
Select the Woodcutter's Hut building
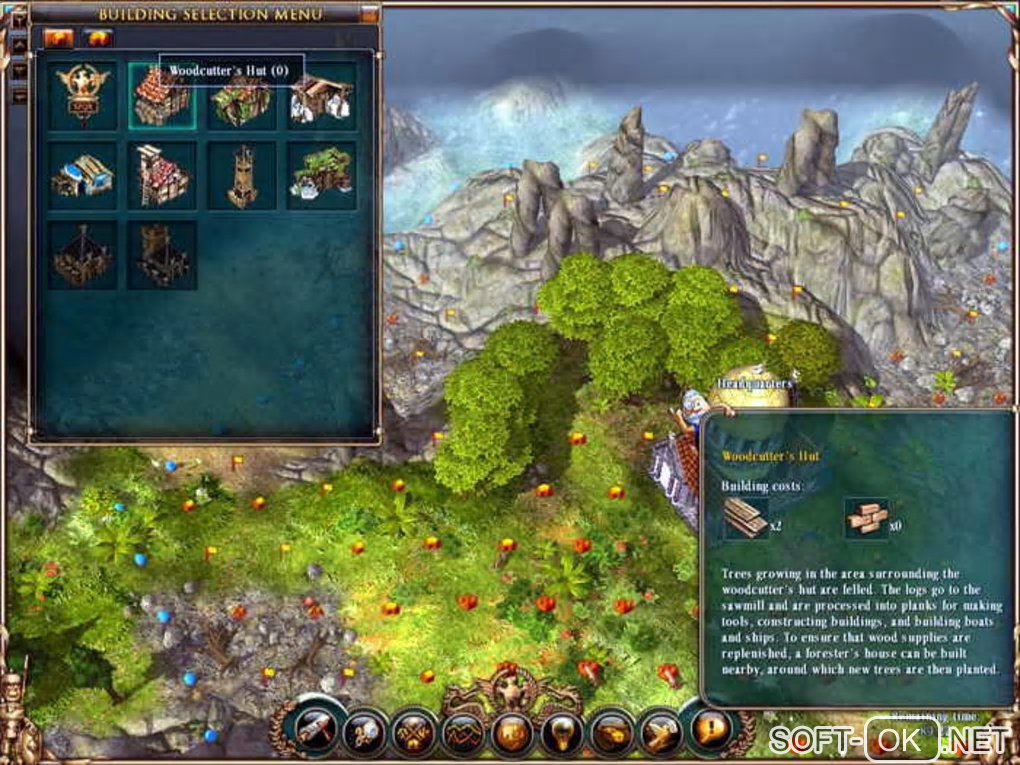point(162,96)
